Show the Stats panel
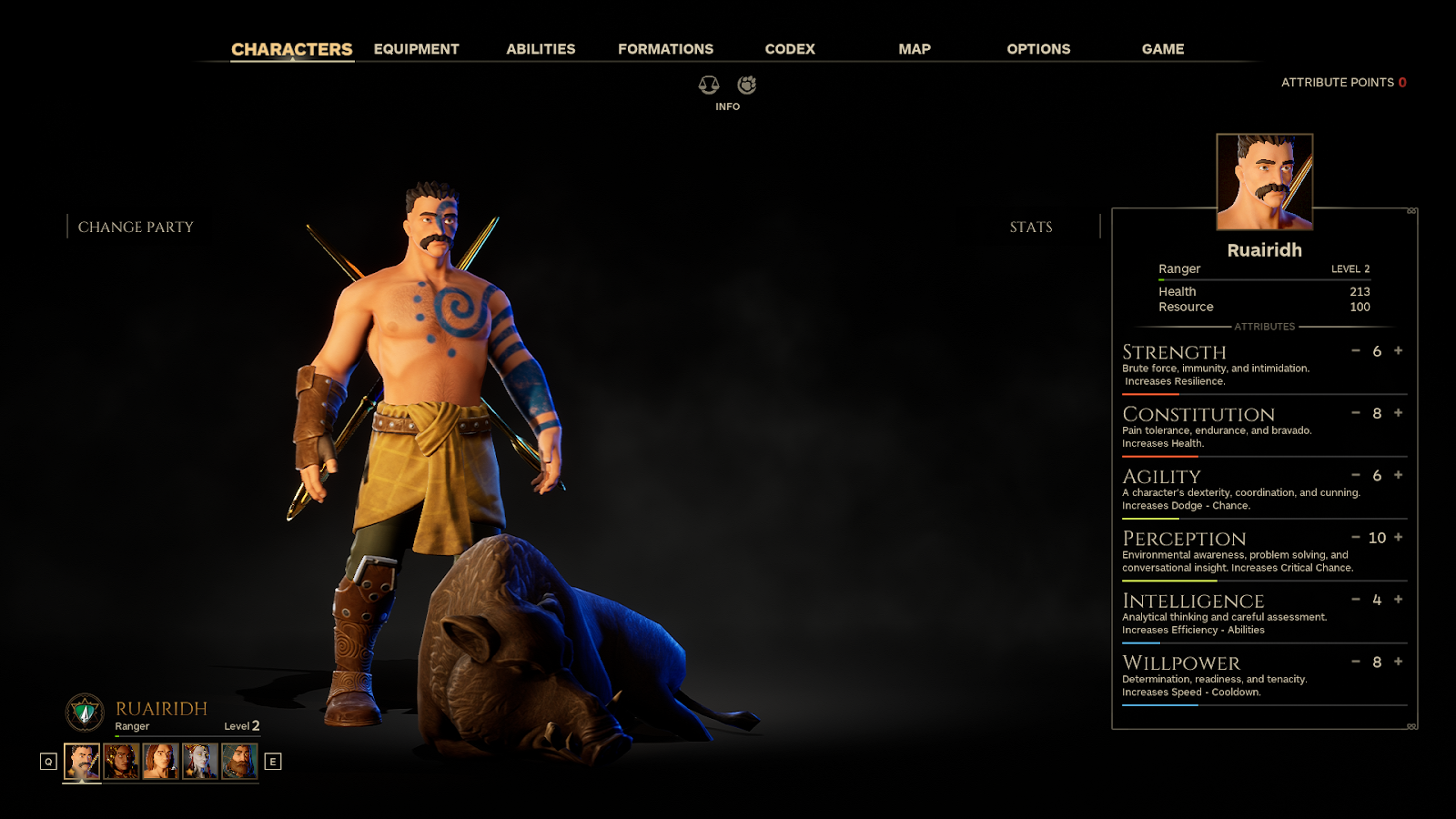 coord(1030,227)
